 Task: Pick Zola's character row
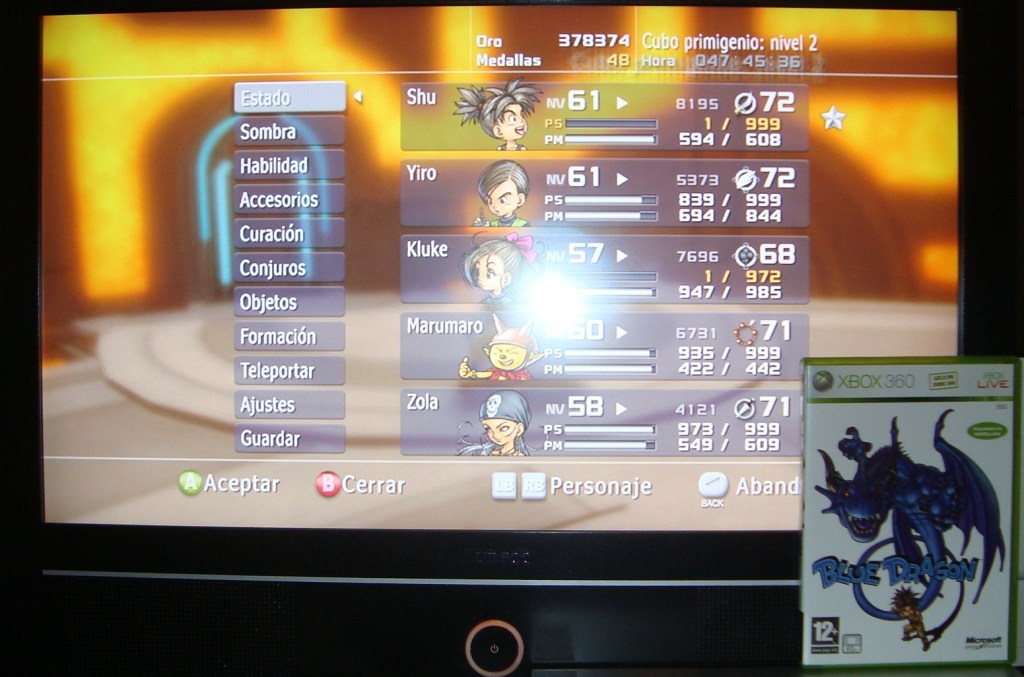tap(604, 422)
